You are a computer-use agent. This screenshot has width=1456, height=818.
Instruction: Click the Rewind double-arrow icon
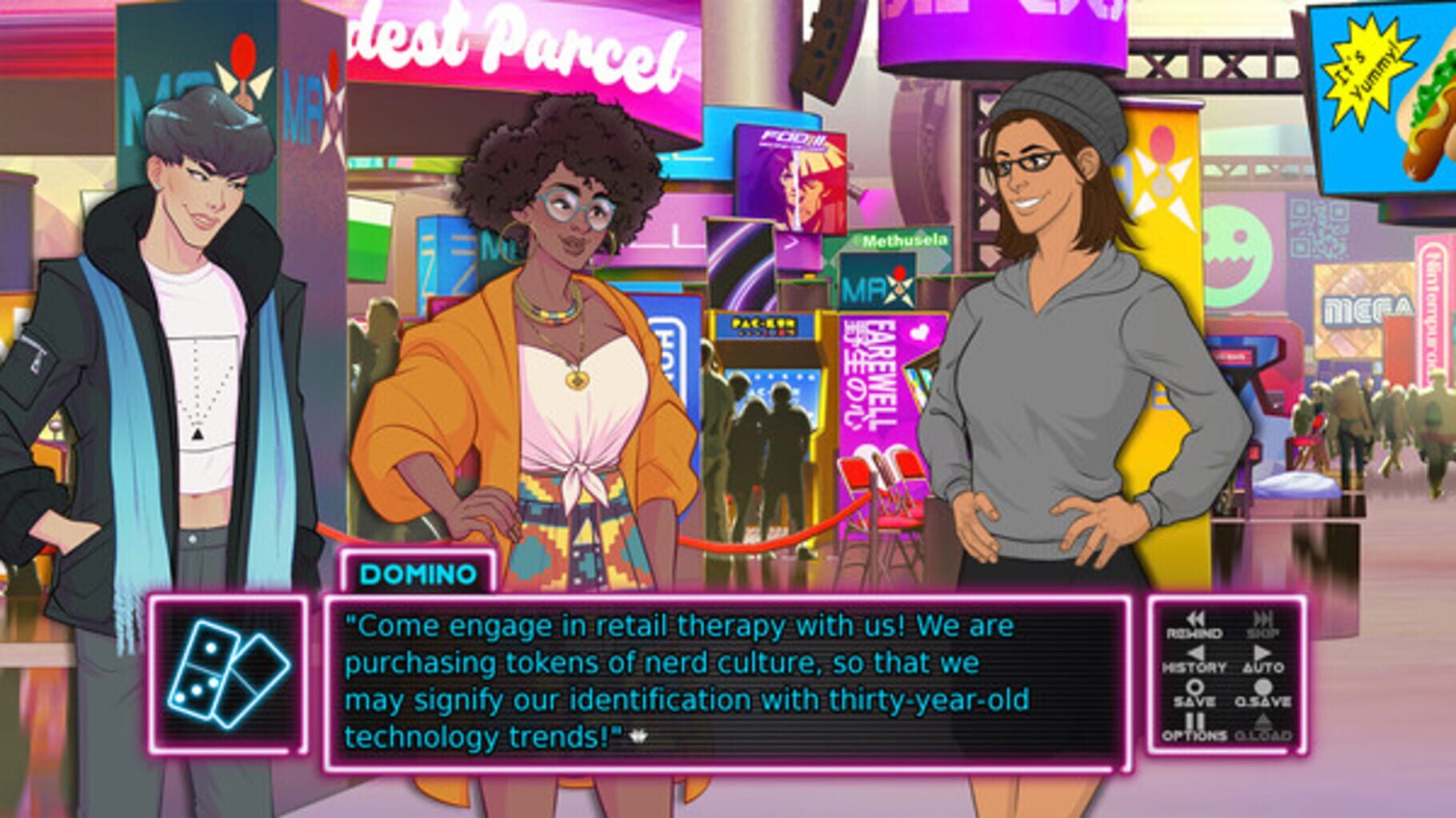point(1195,619)
